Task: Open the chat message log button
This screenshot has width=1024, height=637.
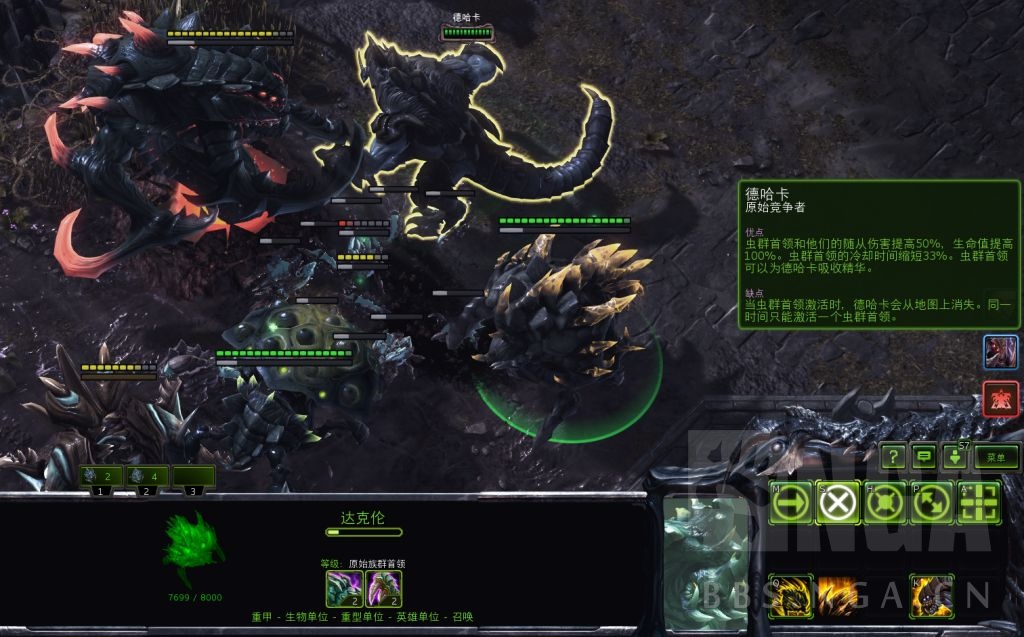Action: (924, 457)
